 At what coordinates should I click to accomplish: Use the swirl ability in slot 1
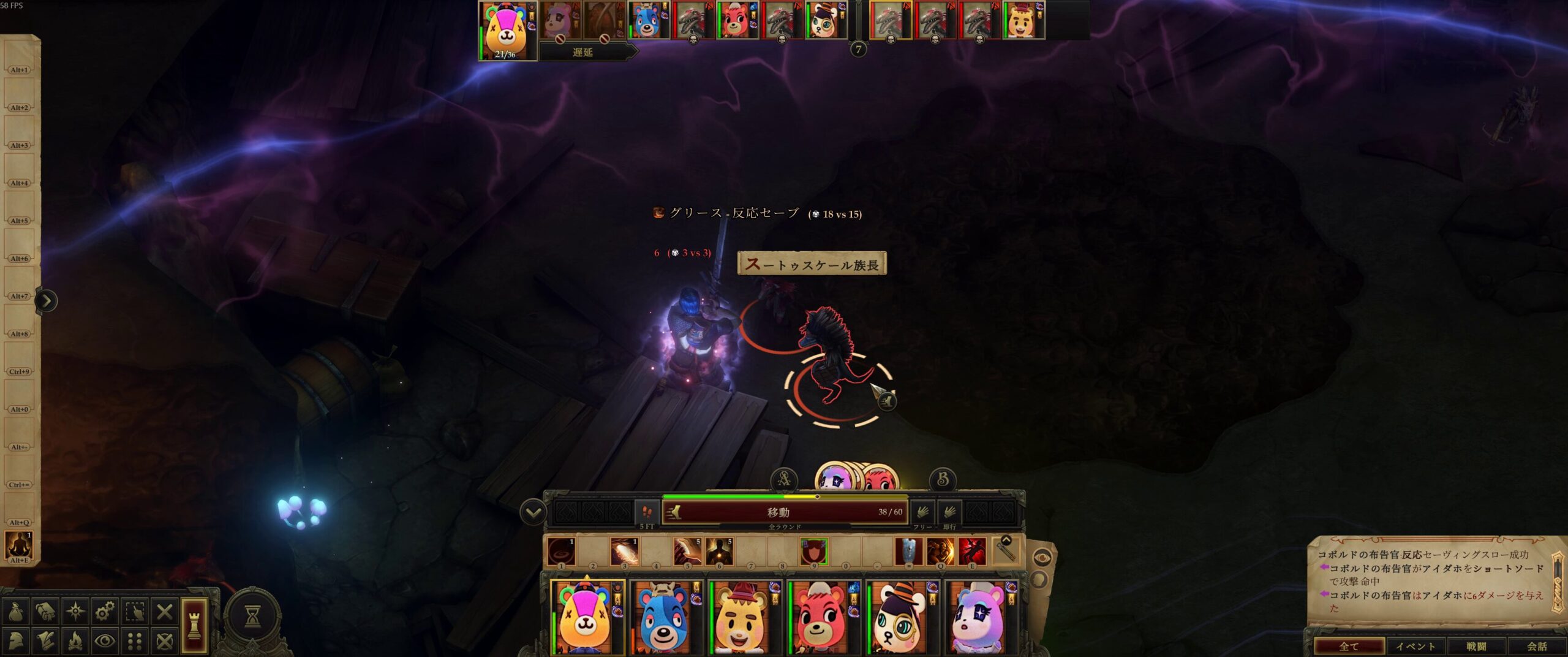[x=560, y=552]
